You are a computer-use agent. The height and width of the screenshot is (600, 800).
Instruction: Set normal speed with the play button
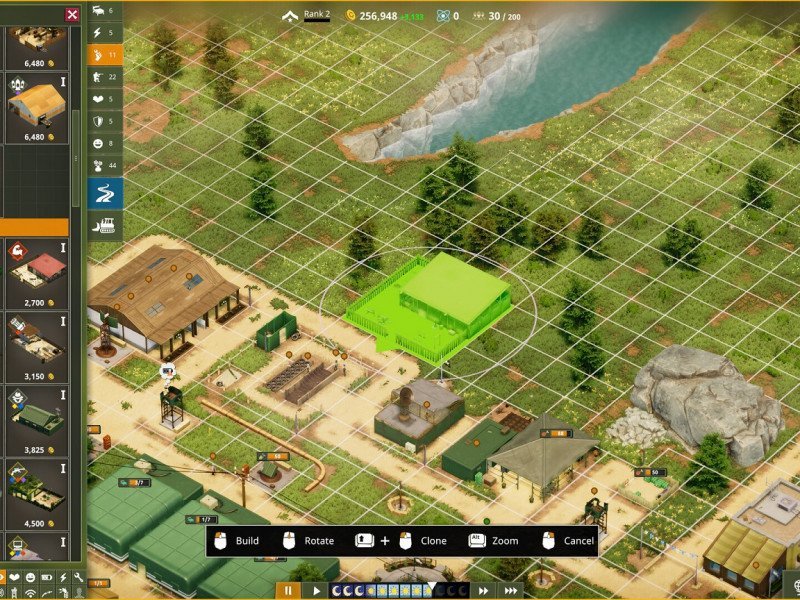click(x=317, y=591)
